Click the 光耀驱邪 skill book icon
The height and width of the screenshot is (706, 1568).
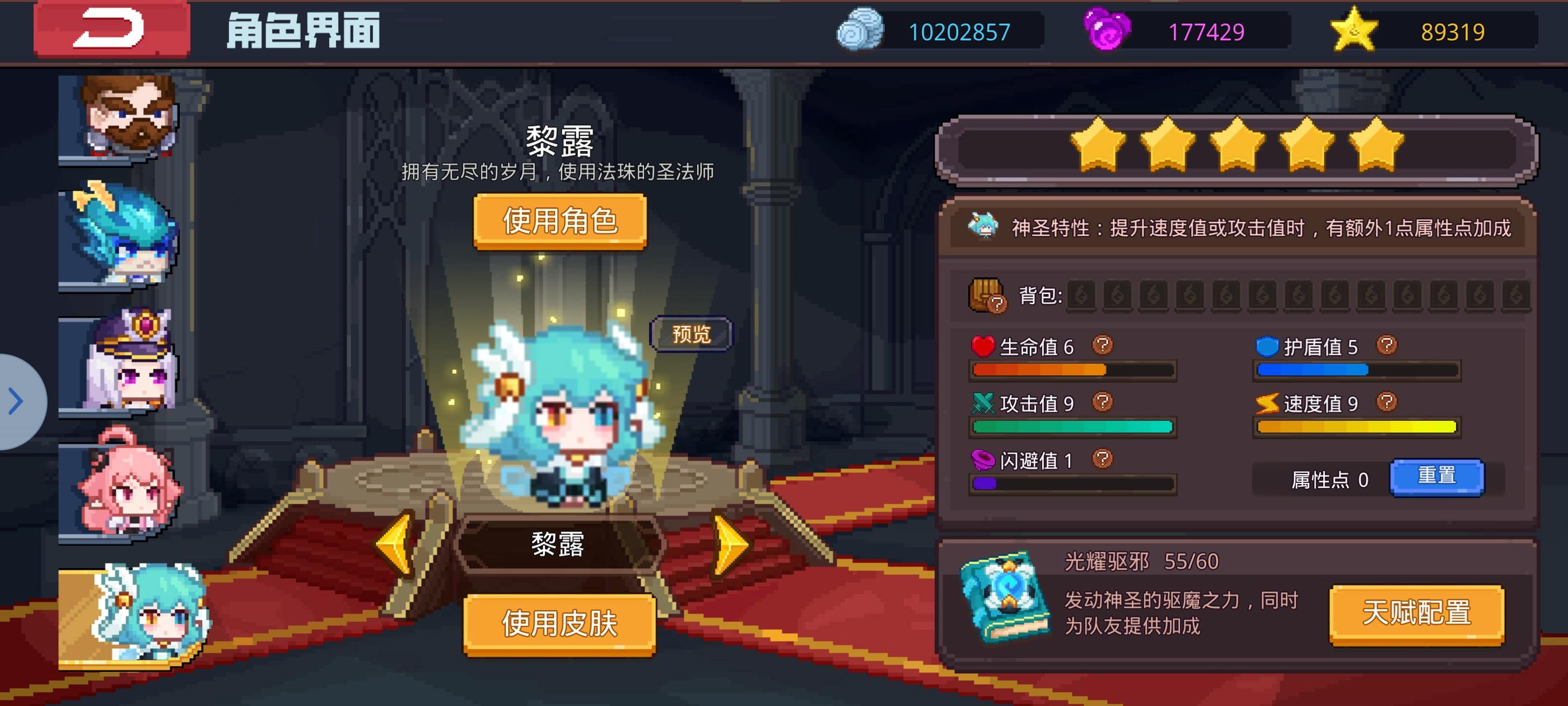[x=1005, y=602]
